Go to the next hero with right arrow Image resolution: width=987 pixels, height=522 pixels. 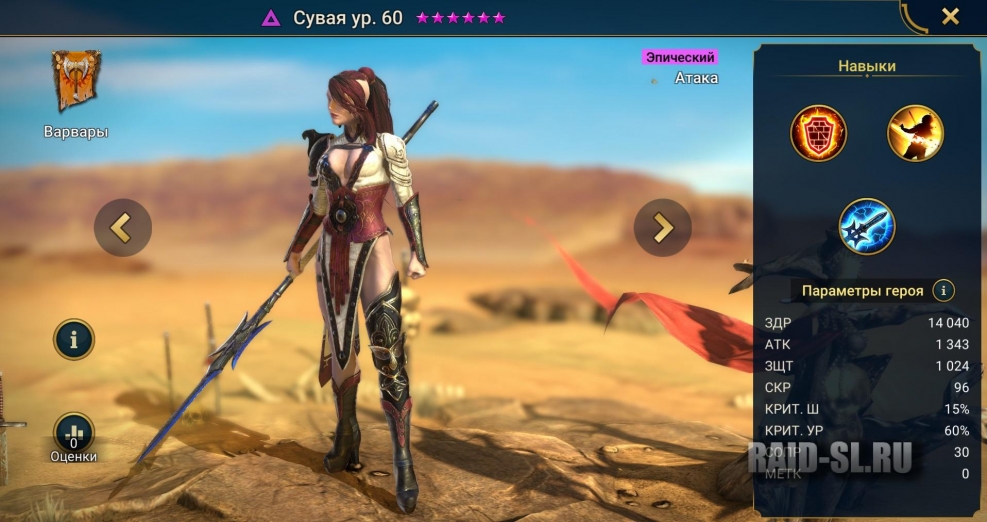662,228
